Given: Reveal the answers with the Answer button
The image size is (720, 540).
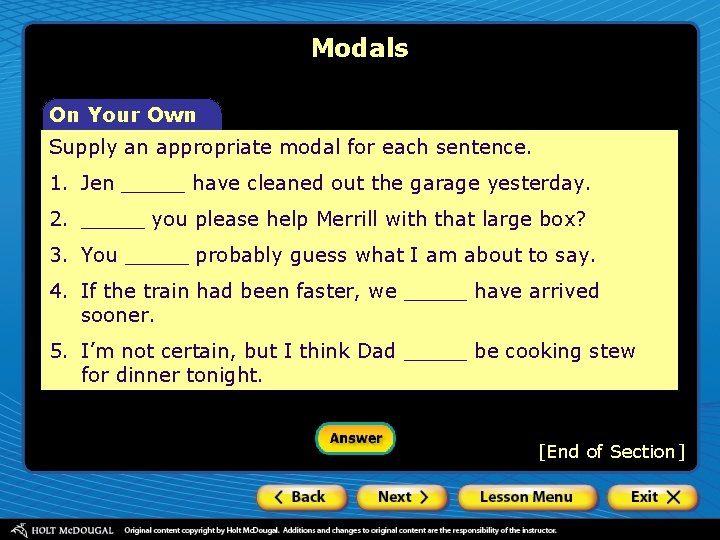Looking at the screenshot, I should (356, 438).
